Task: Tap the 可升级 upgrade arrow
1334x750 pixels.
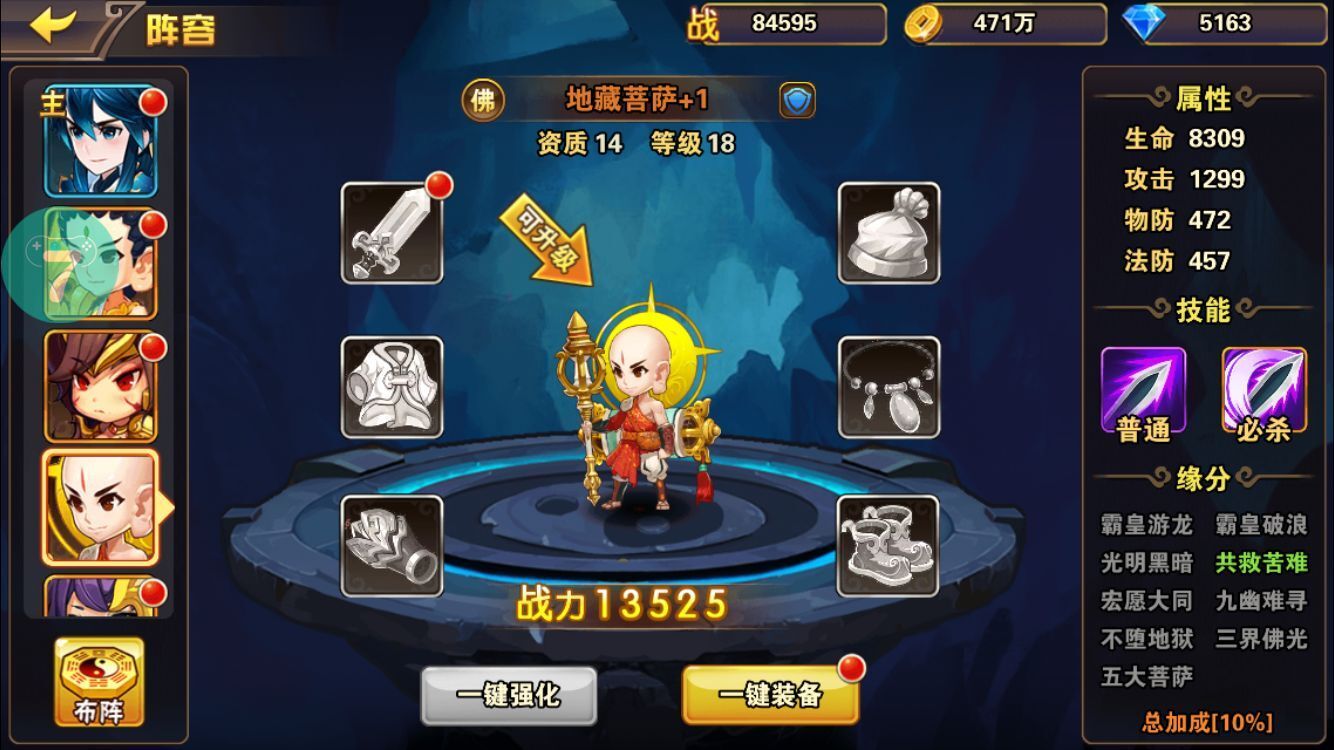Action: [x=548, y=240]
